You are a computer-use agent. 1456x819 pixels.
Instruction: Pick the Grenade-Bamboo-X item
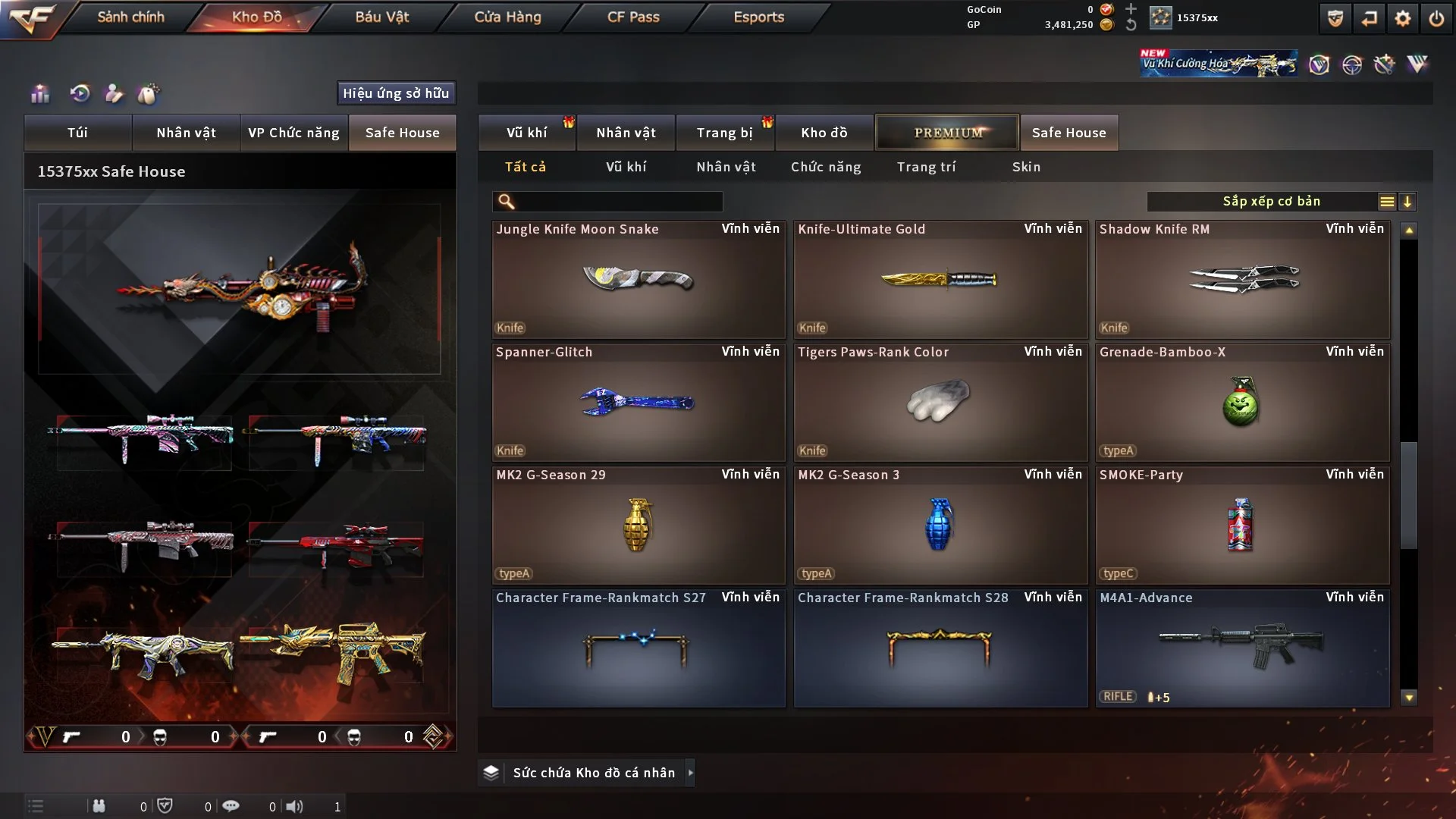(1242, 403)
